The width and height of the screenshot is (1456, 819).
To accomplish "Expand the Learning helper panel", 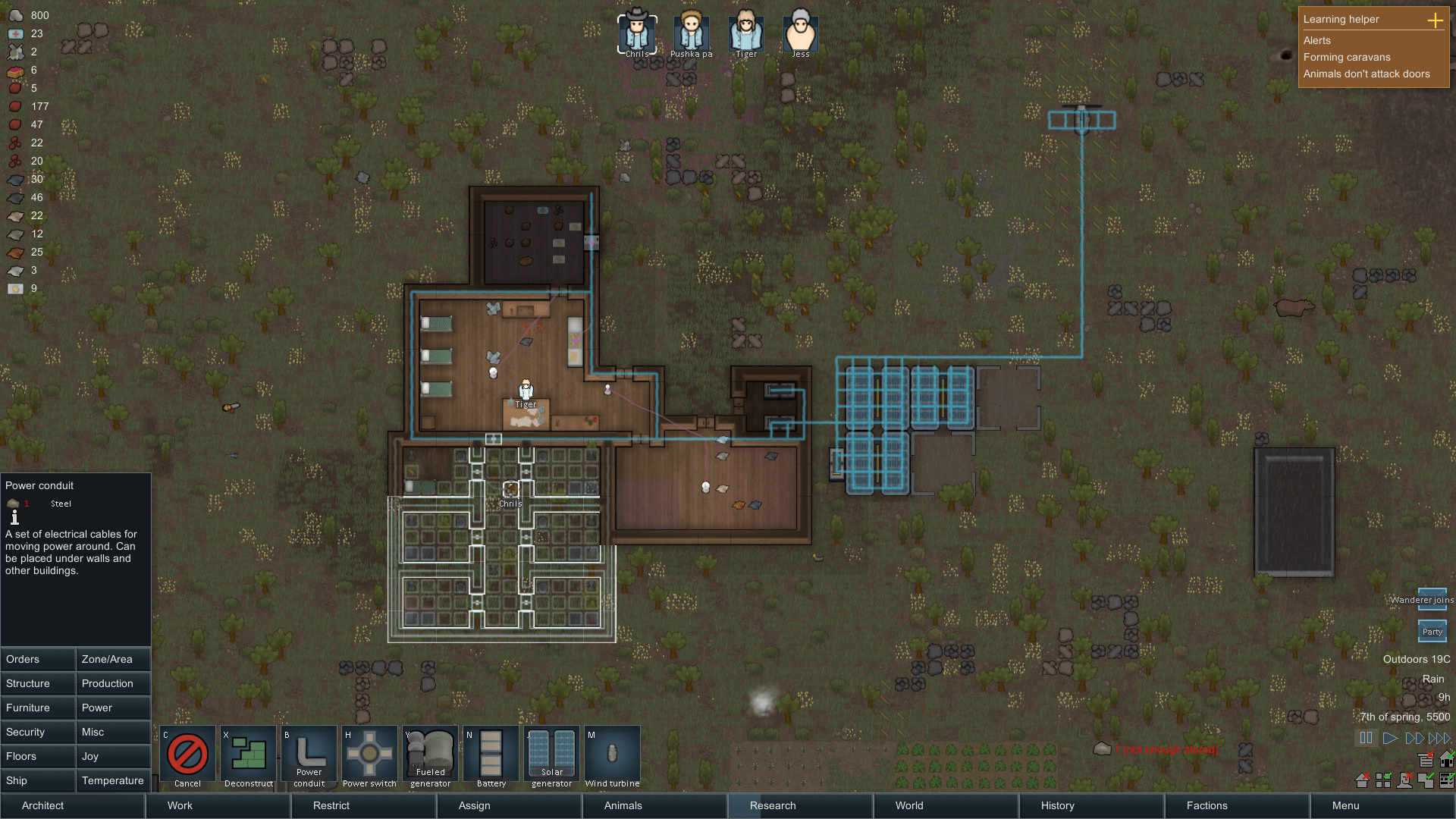I will coord(1437,21).
